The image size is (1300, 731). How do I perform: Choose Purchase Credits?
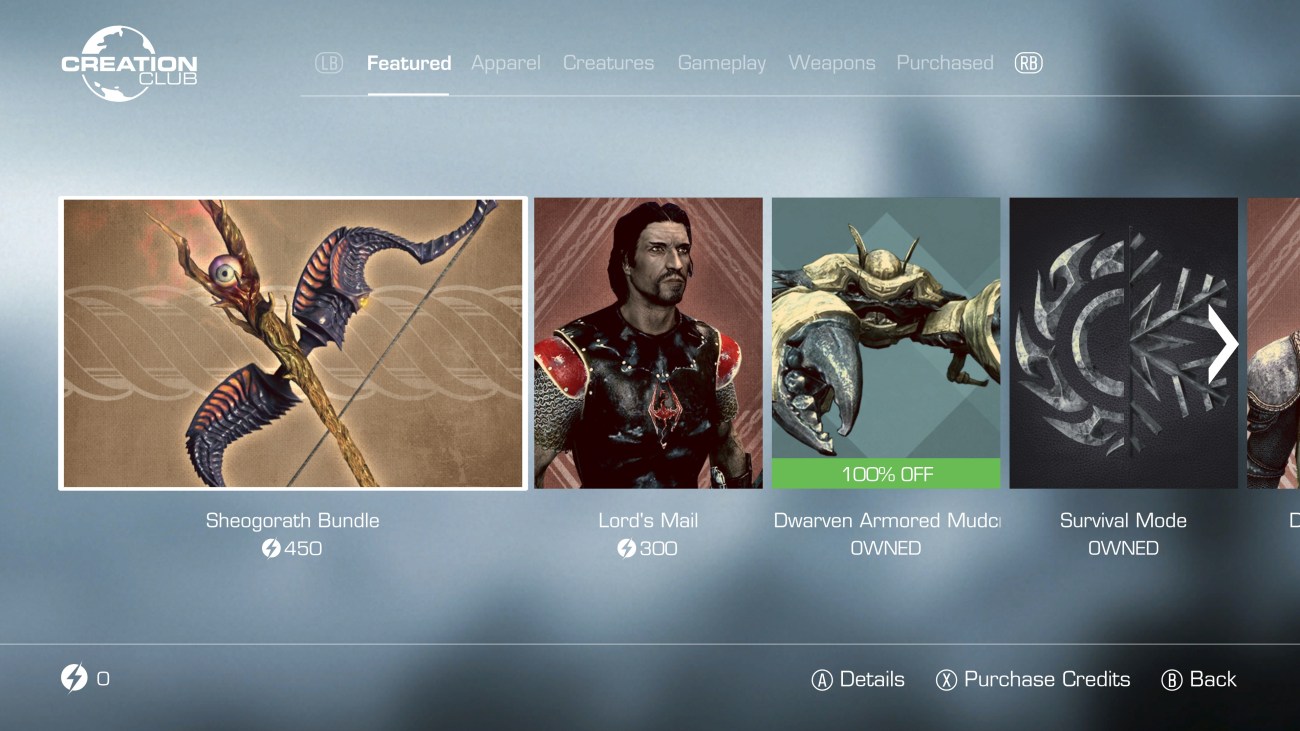pos(1033,680)
